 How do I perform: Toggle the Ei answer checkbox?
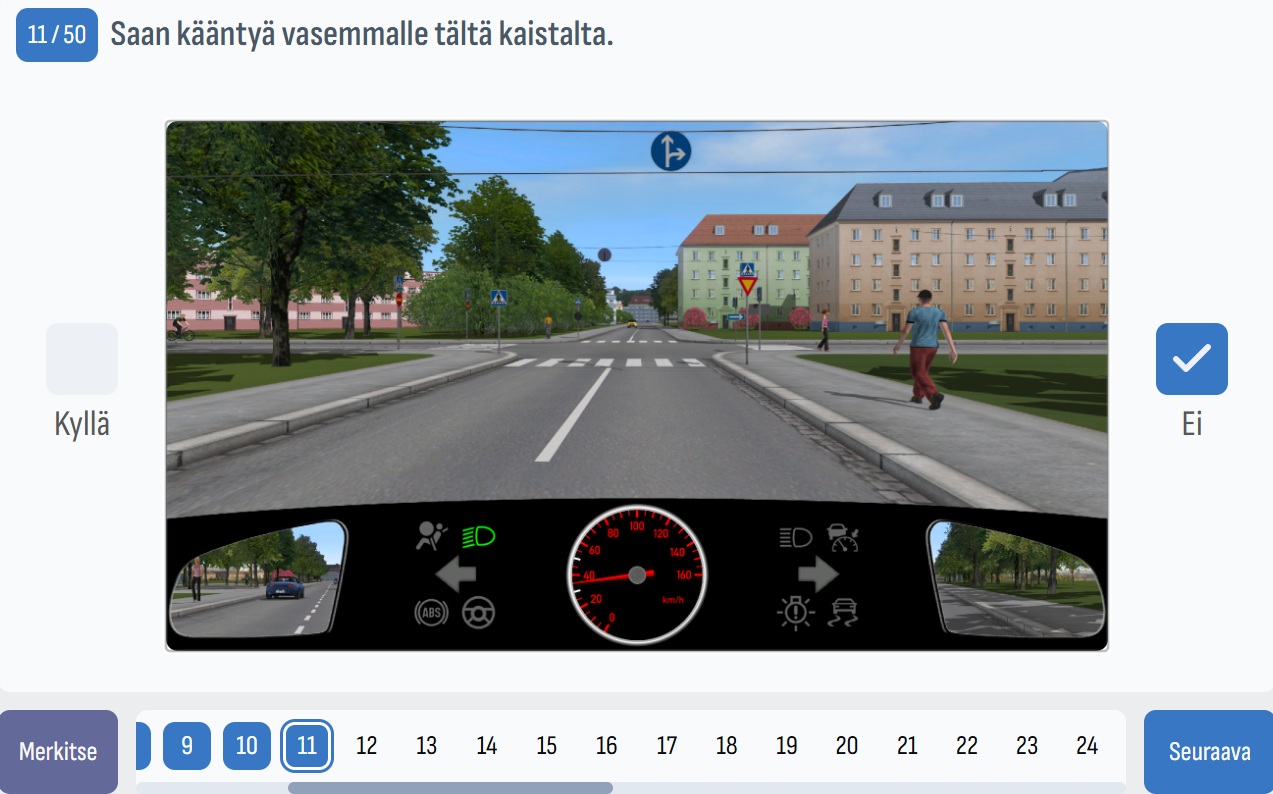click(x=1191, y=359)
